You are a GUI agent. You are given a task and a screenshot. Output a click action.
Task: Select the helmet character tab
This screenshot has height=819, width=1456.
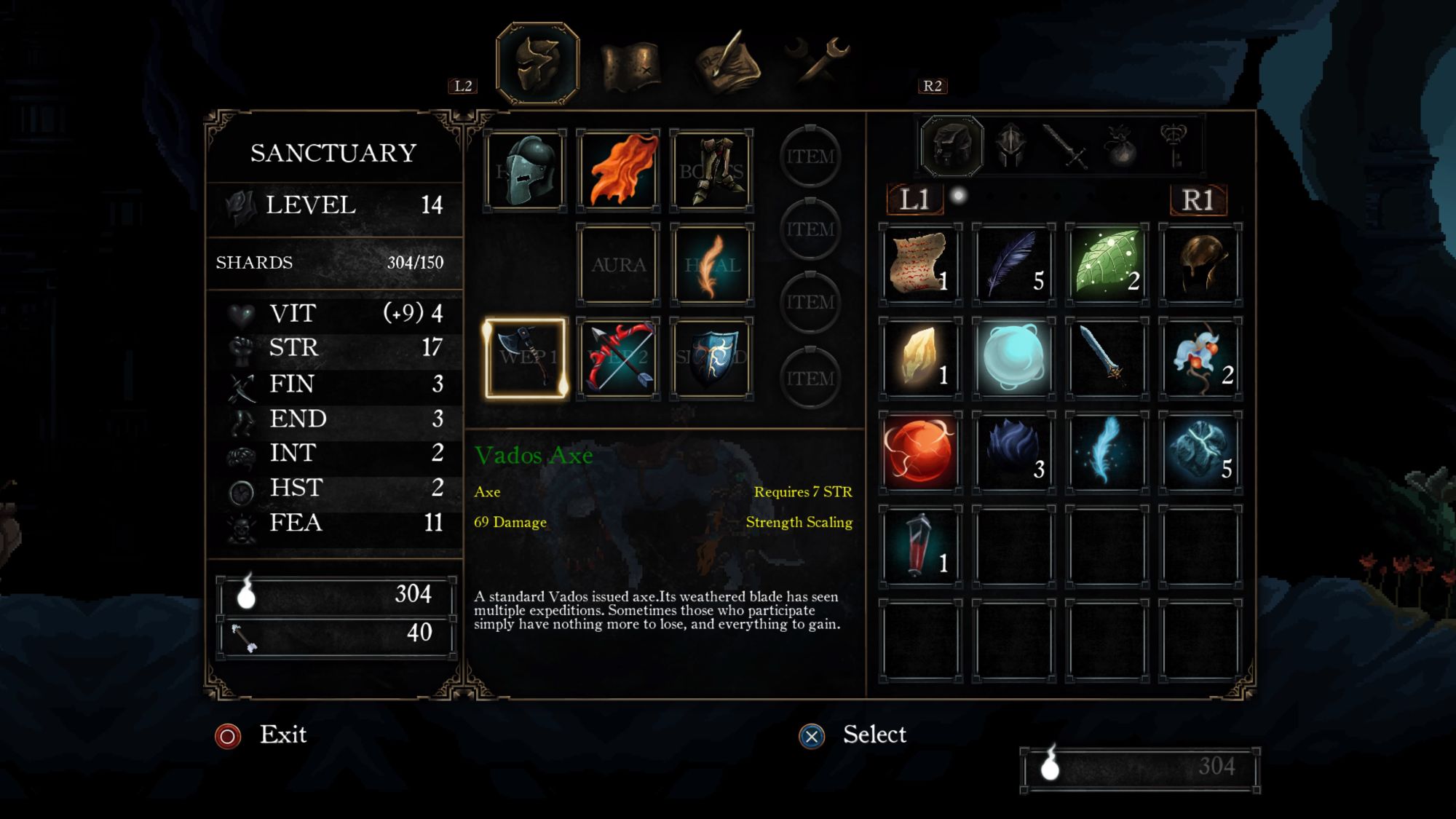537,64
